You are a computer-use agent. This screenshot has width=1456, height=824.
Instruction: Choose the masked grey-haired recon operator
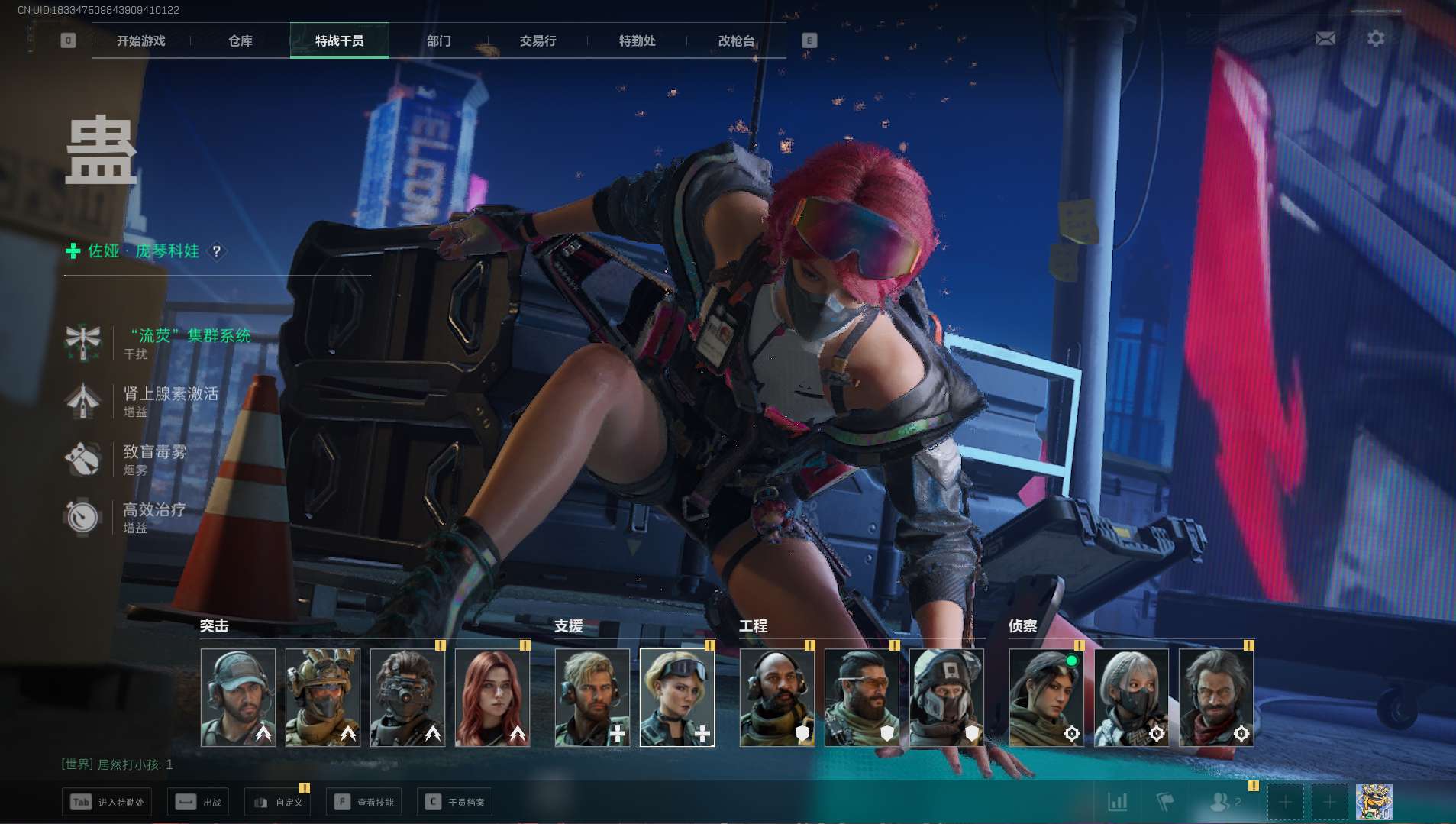click(x=1131, y=697)
